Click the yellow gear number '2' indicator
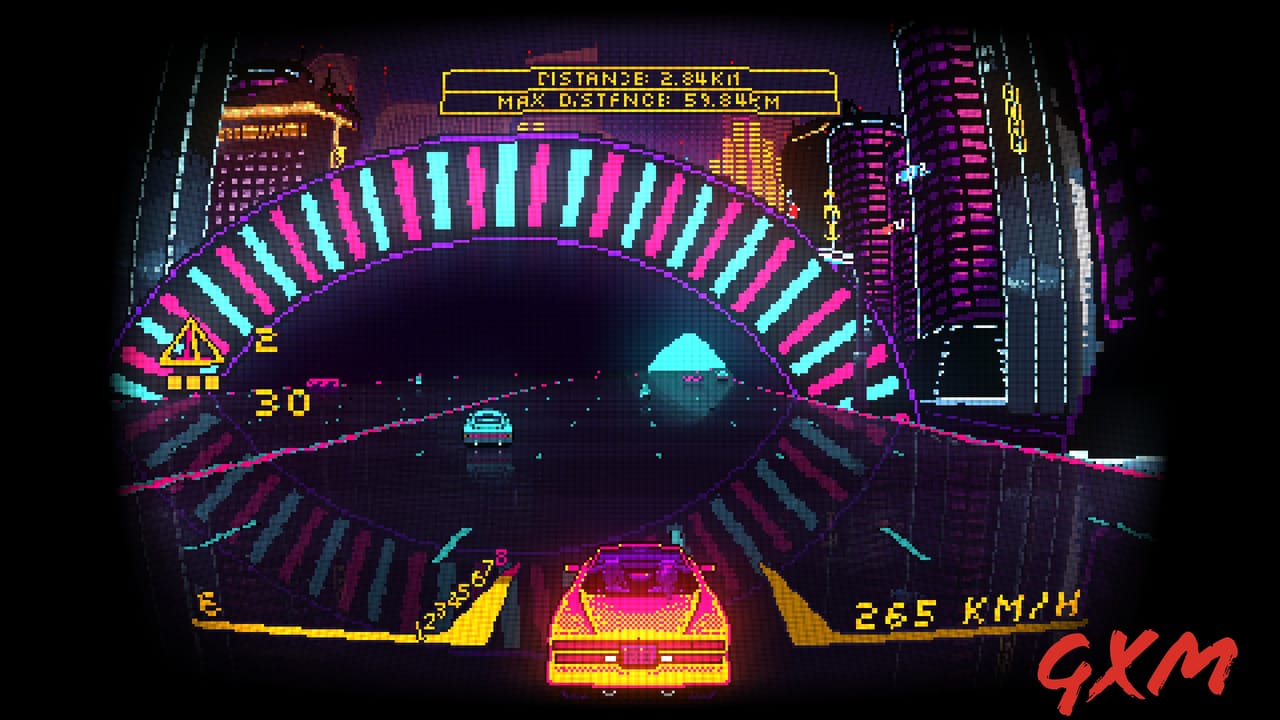 tap(268, 340)
